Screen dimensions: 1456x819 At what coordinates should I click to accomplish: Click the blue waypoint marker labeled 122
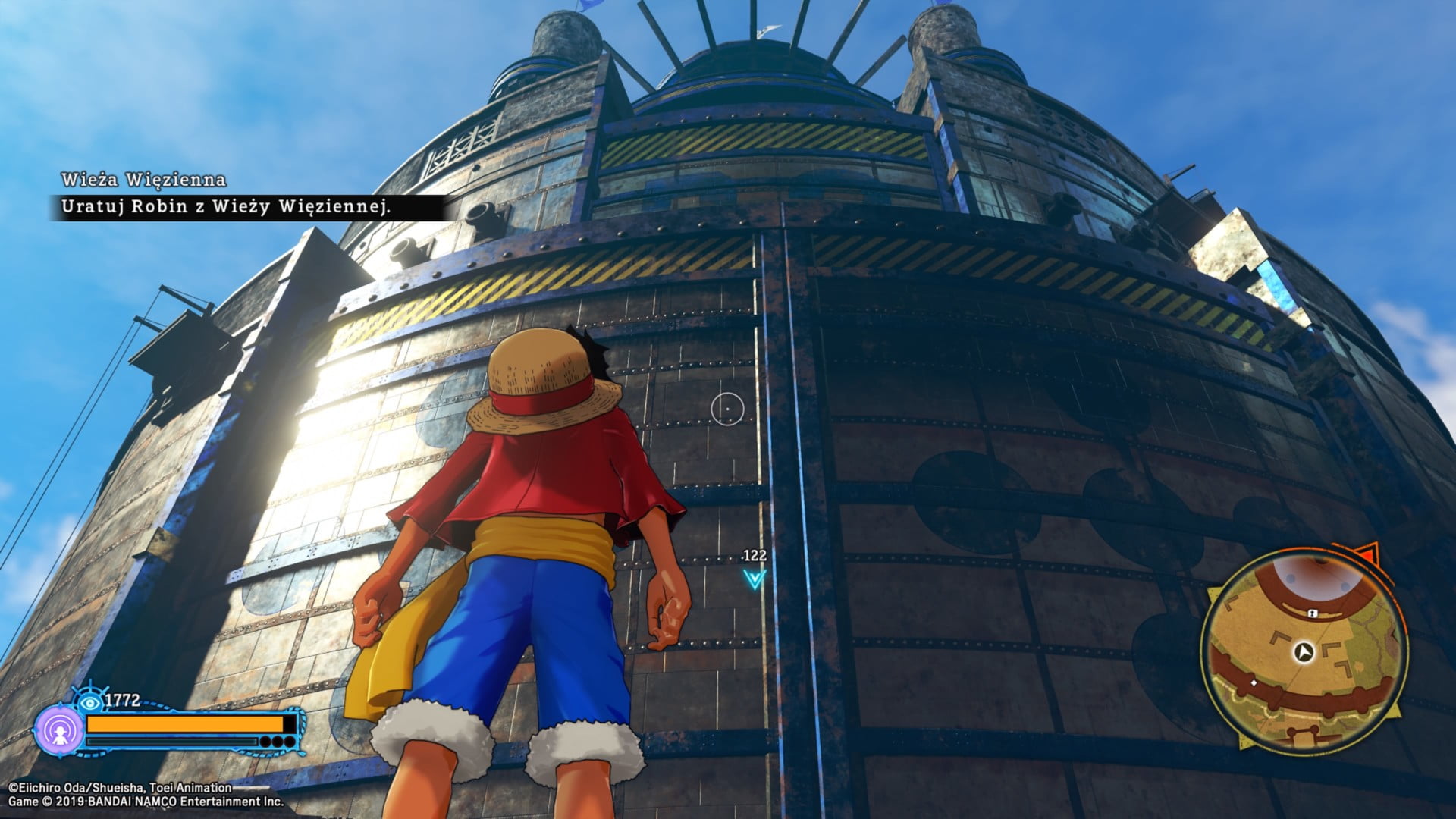pos(754,579)
